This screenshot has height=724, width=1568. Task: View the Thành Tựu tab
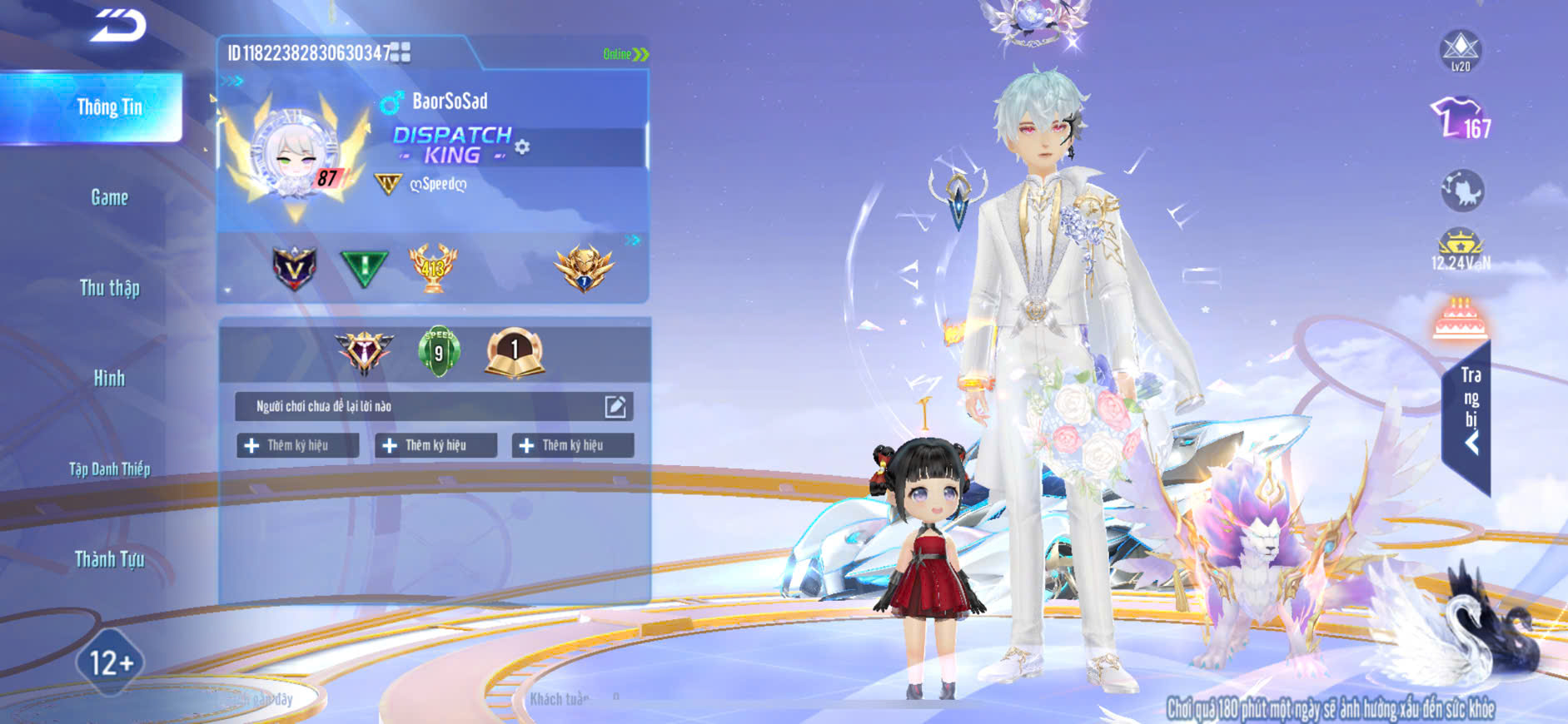coord(109,559)
